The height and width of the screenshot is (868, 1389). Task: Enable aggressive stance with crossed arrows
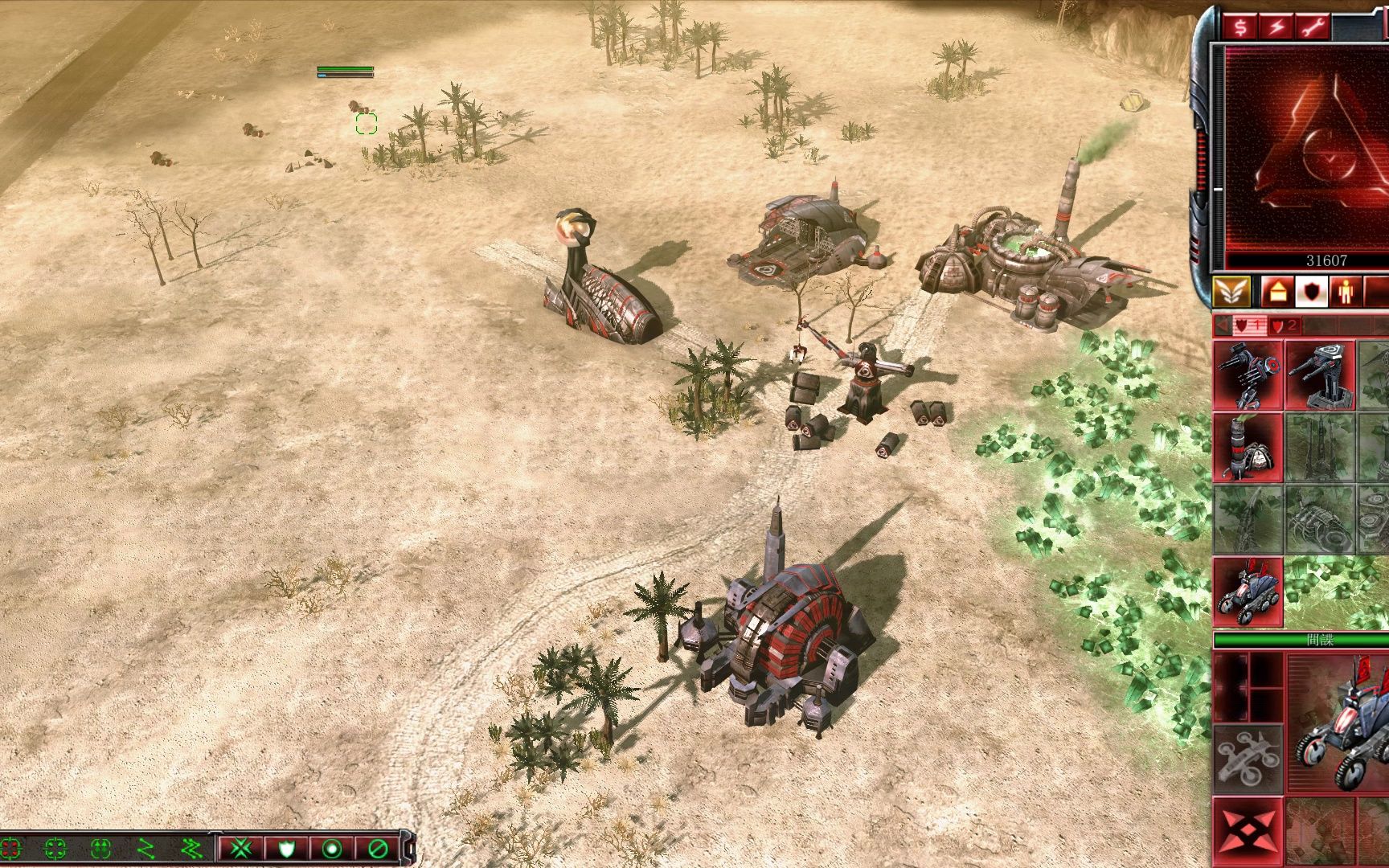point(240,849)
